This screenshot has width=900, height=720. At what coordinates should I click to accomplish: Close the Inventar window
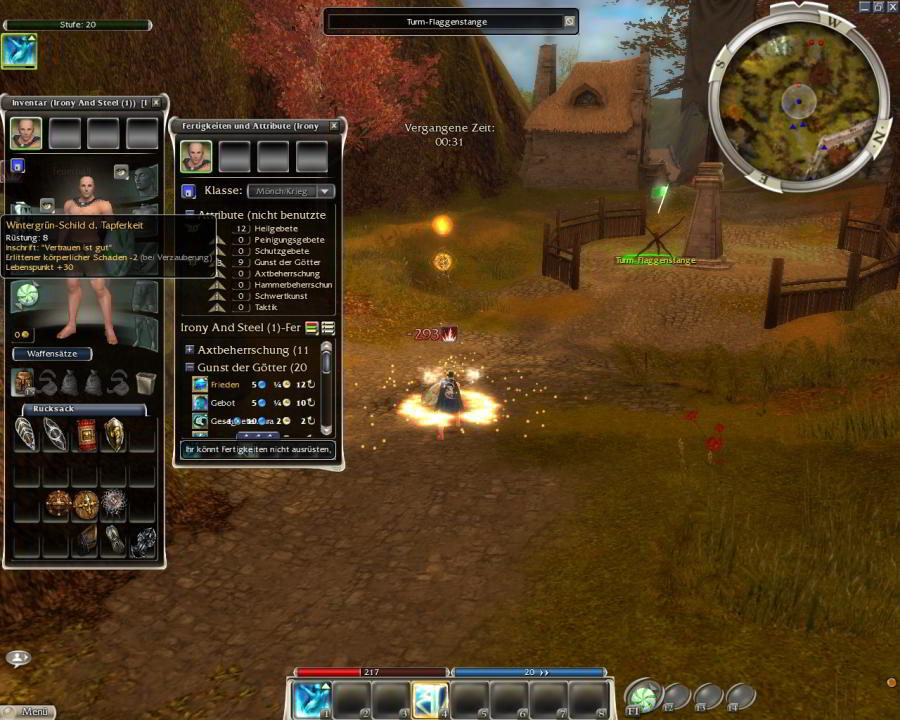tap(156, 103)
